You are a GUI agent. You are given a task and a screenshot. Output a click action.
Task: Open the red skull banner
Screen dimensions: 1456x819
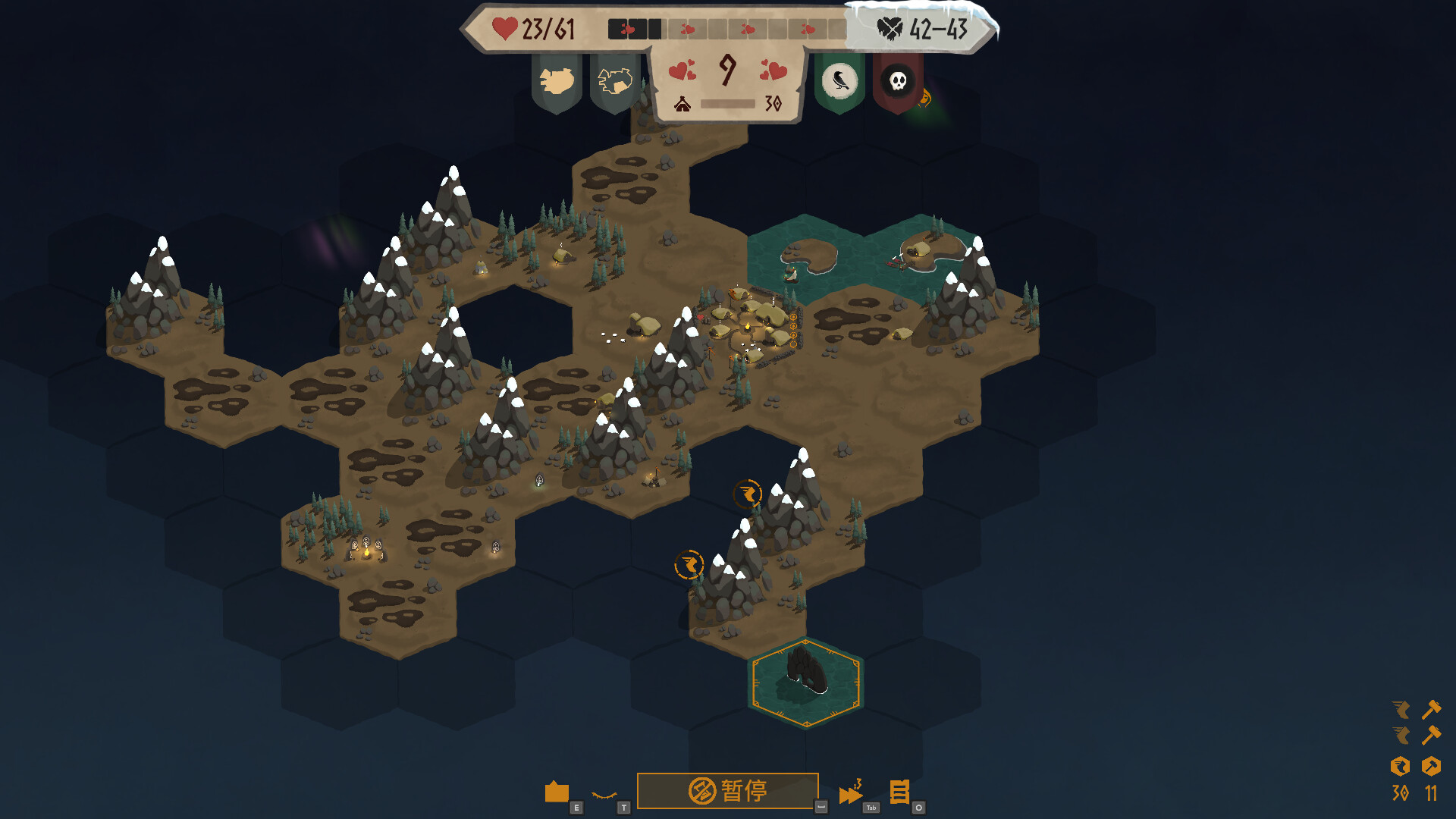pos(898,81)
